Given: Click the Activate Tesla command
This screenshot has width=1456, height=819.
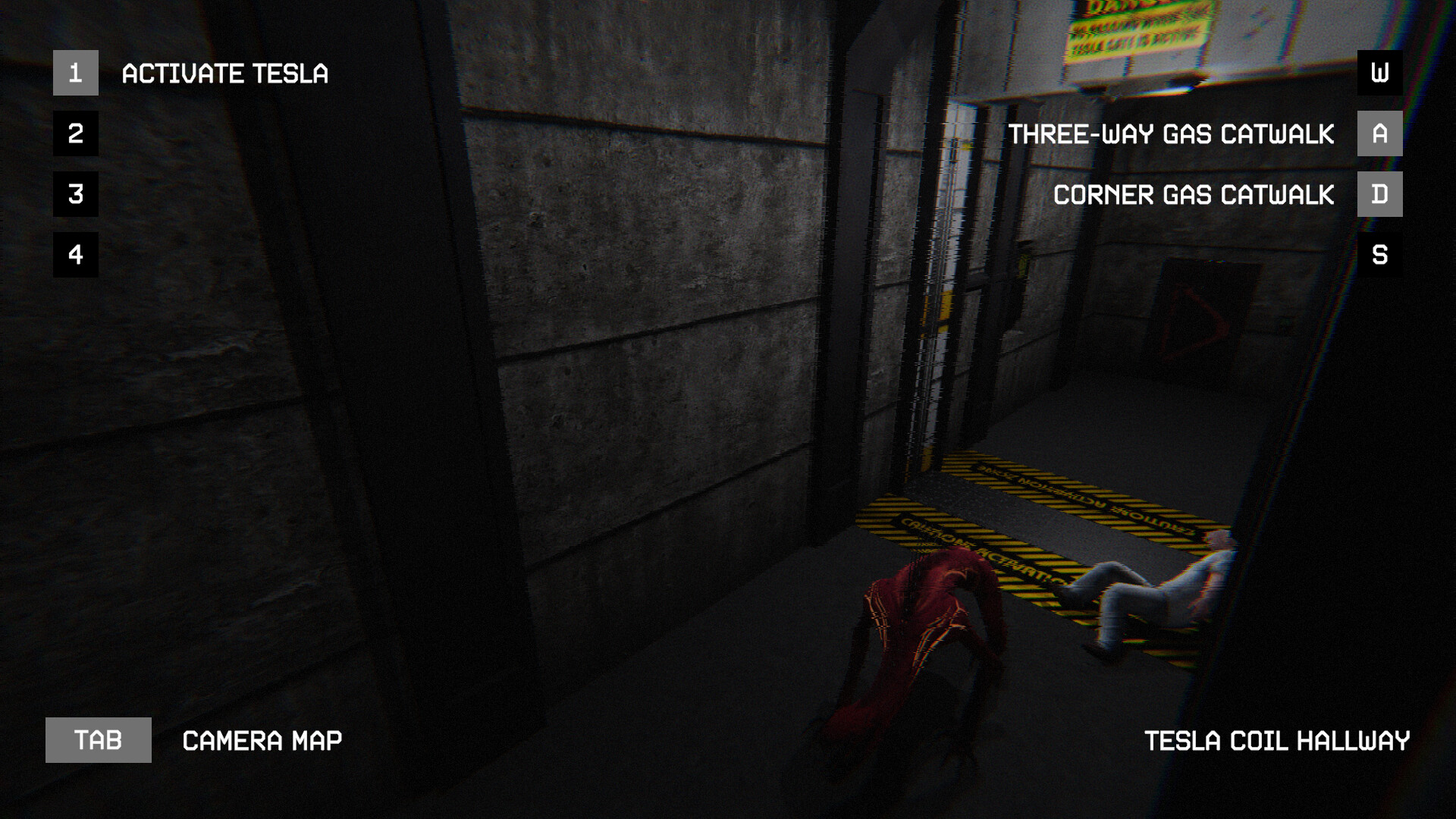Looking at the screenshot, I should 225,74.
